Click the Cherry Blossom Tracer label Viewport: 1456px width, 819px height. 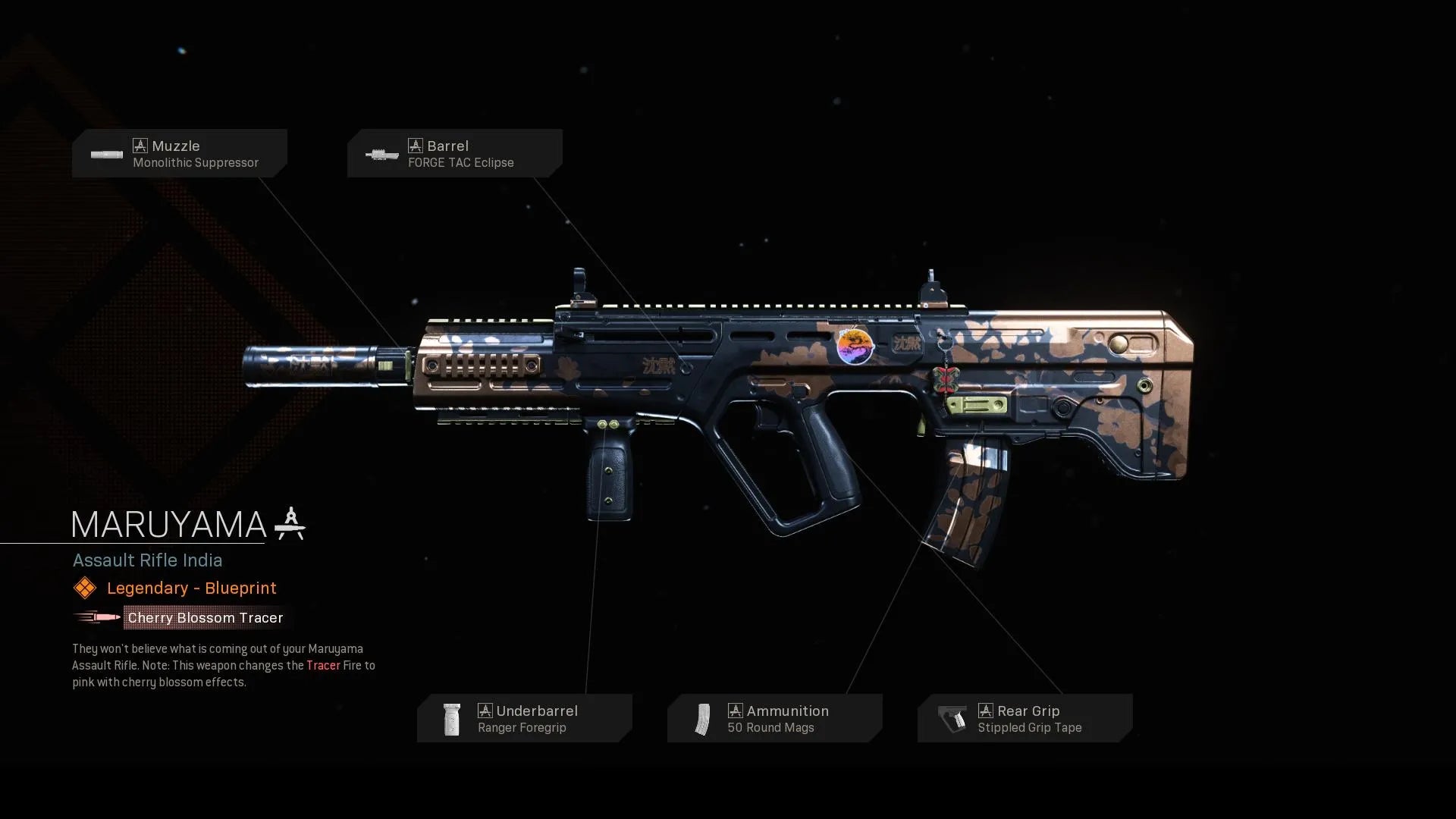[205, 618]
